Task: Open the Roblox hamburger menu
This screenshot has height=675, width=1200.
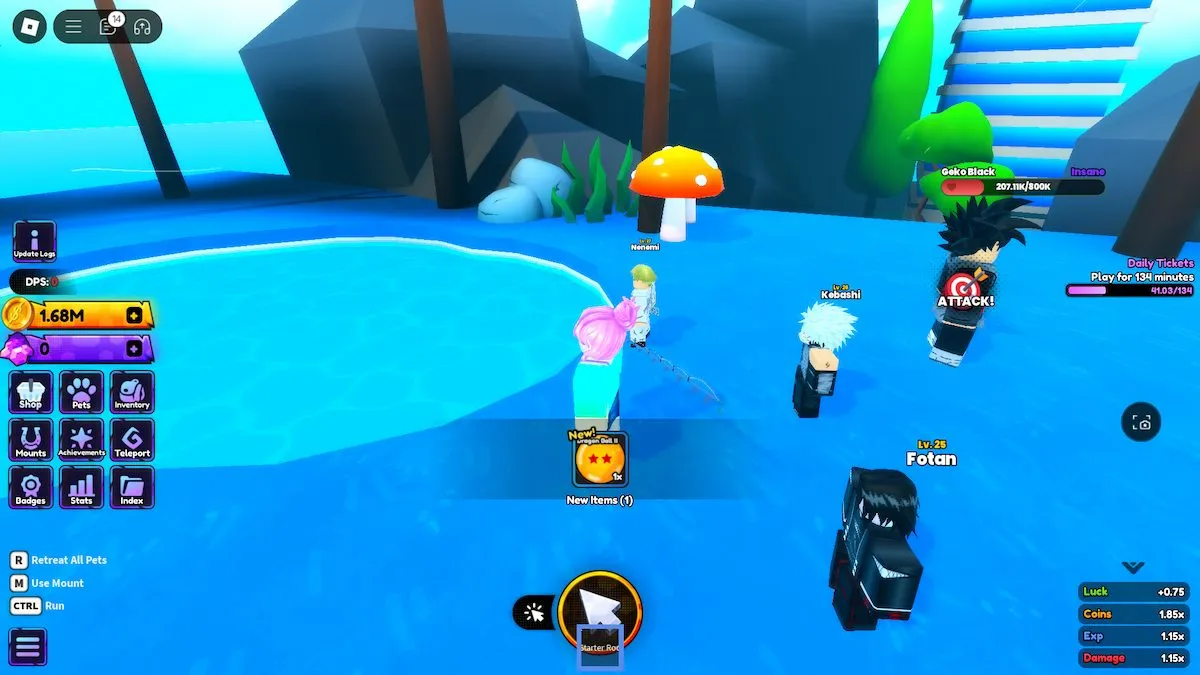Action: click(74, 27)
